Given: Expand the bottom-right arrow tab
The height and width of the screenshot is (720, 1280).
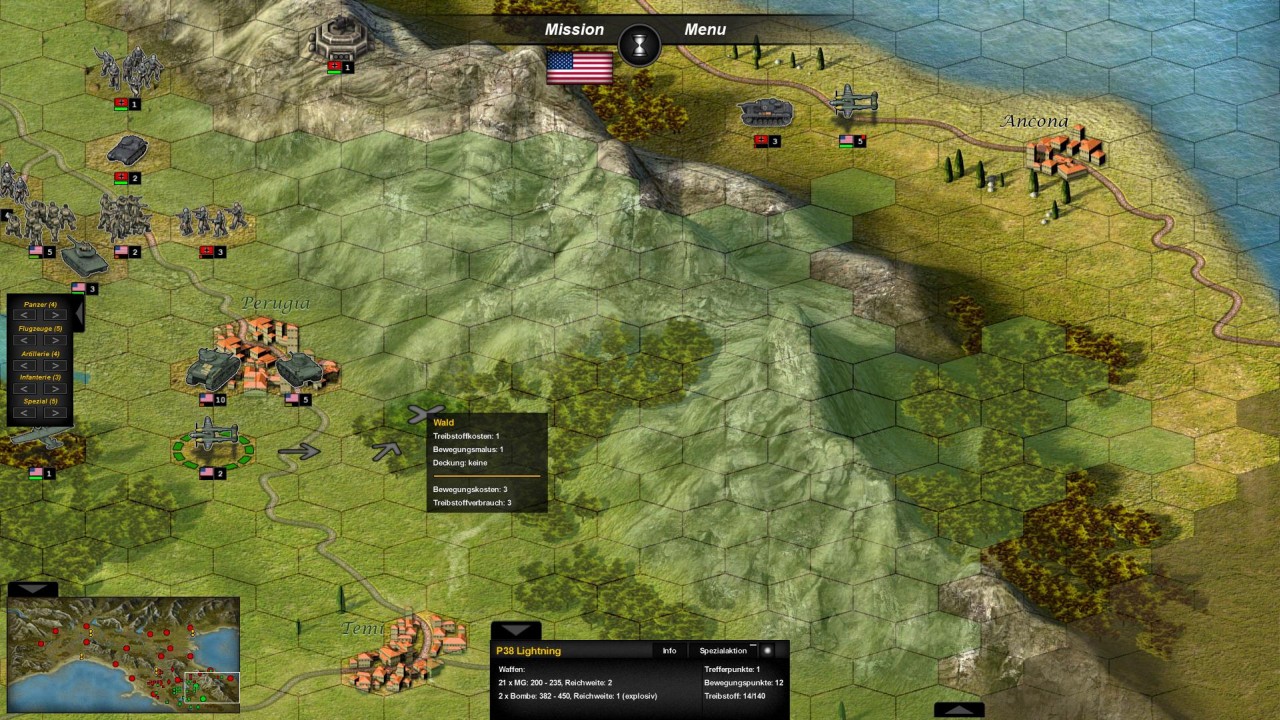Looking at the screenshot, I should (959, 710).
